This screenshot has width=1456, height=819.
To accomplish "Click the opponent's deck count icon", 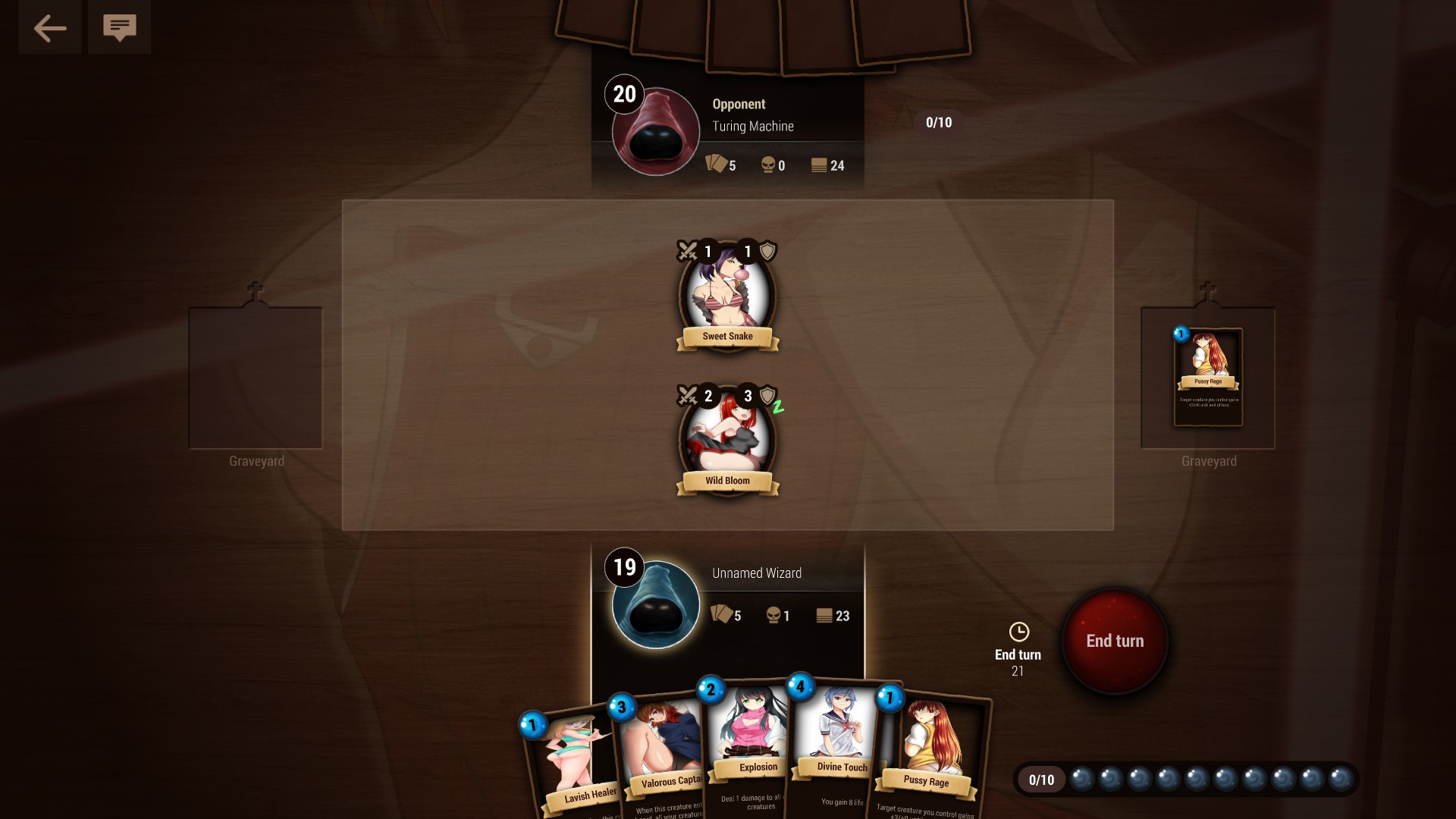I will (821, 165).
